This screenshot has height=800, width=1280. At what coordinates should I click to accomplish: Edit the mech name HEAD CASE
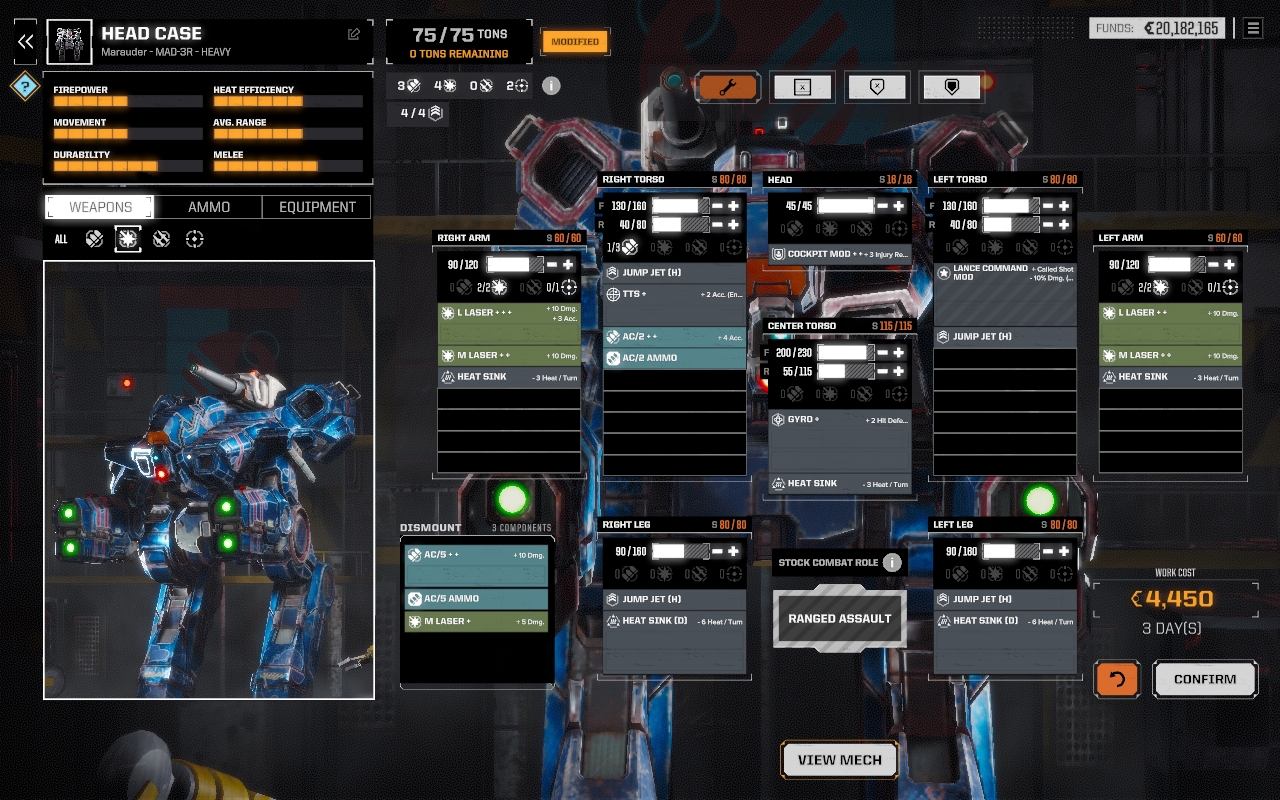[353, 34]
